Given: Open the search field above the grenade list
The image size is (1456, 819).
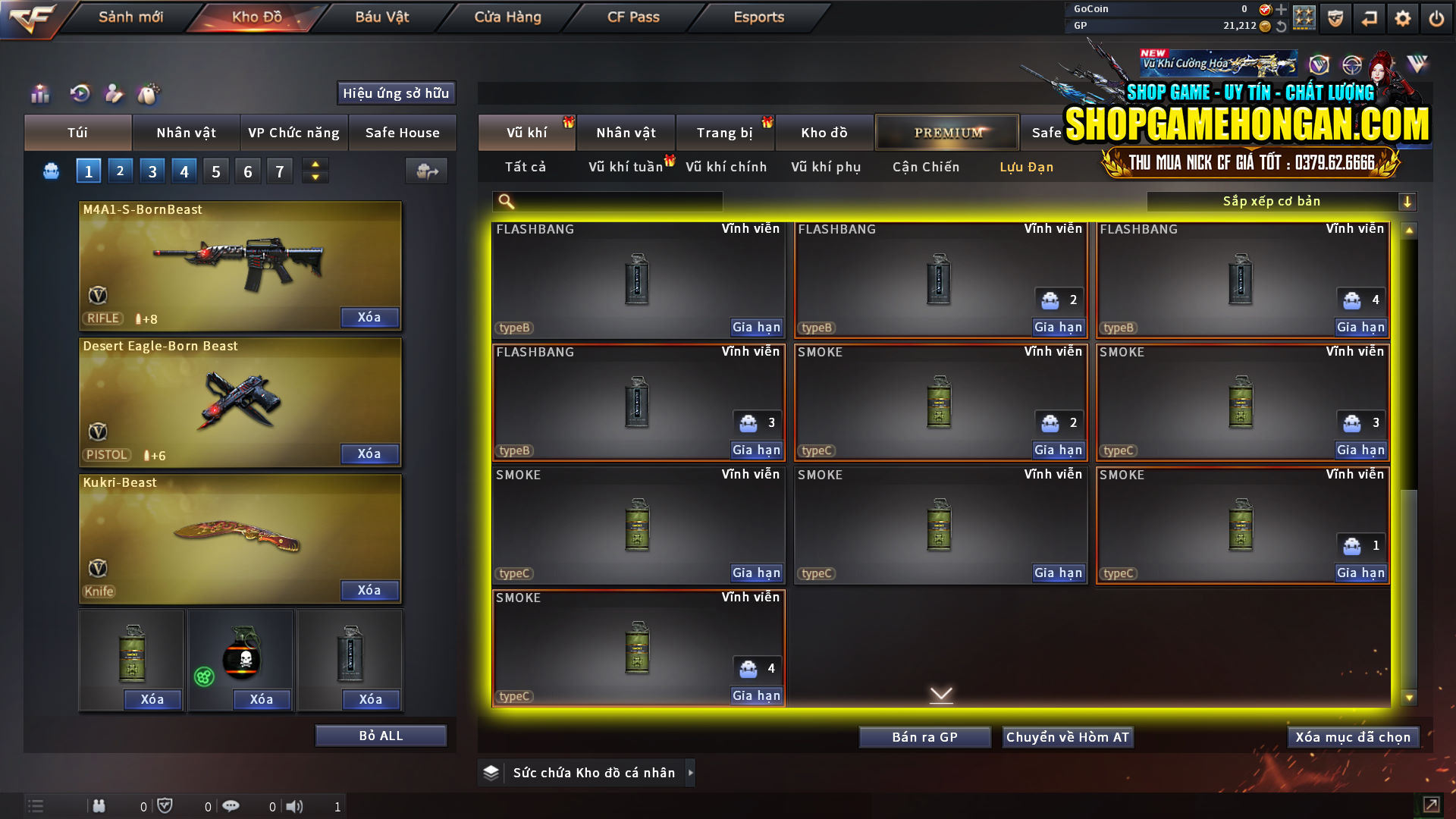Looking at the screenshot, I should [607, 202].
